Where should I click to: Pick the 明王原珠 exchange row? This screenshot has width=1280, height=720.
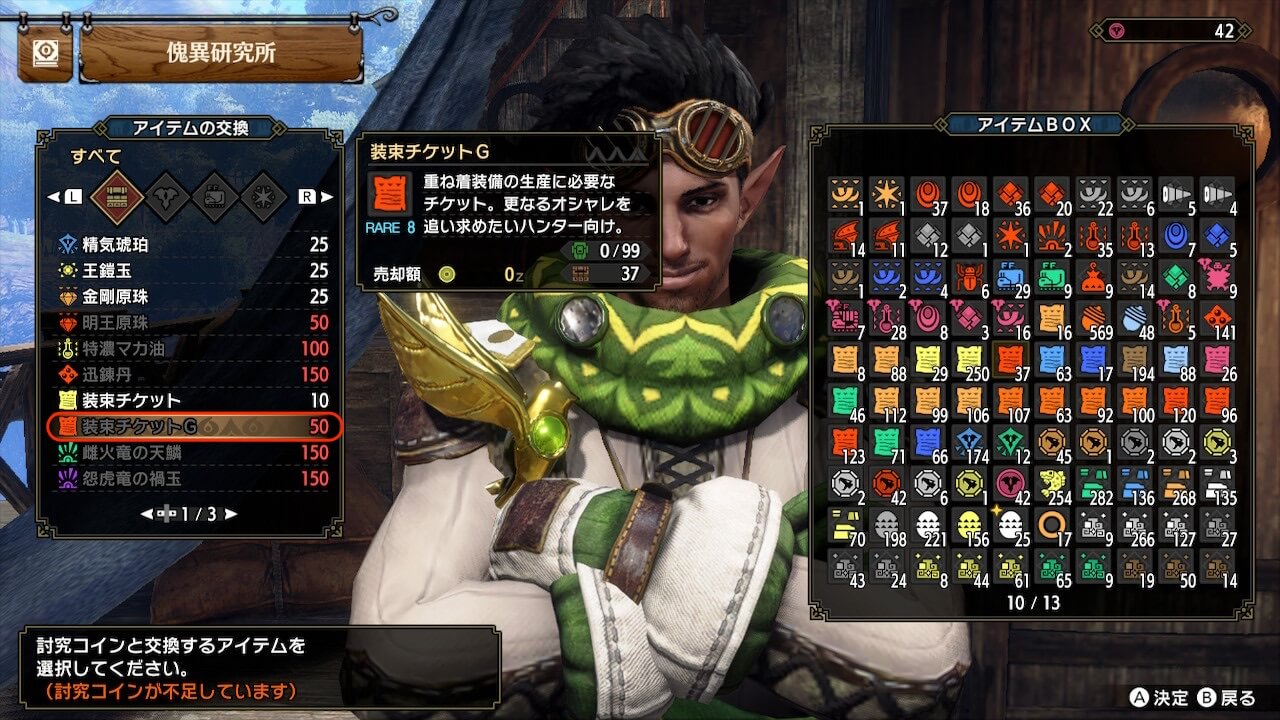tap(190, 323)
